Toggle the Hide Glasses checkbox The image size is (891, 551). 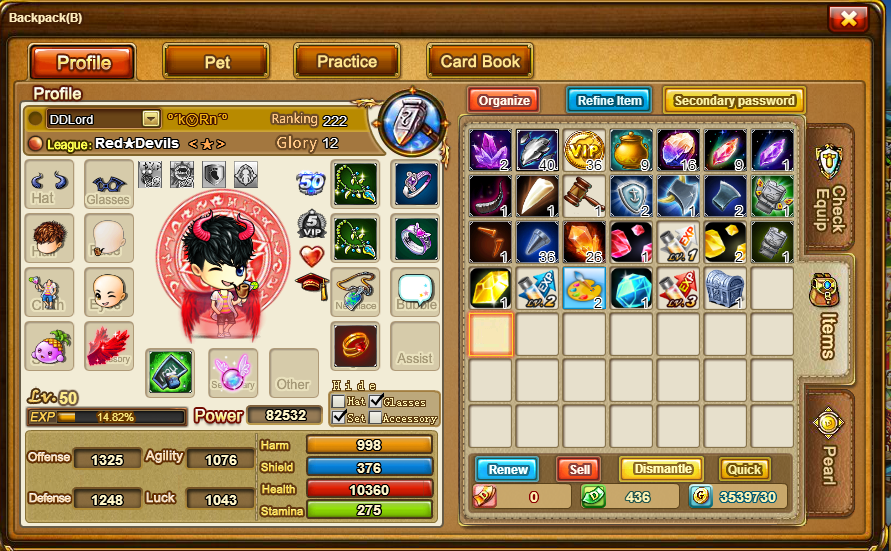[376, 401]
